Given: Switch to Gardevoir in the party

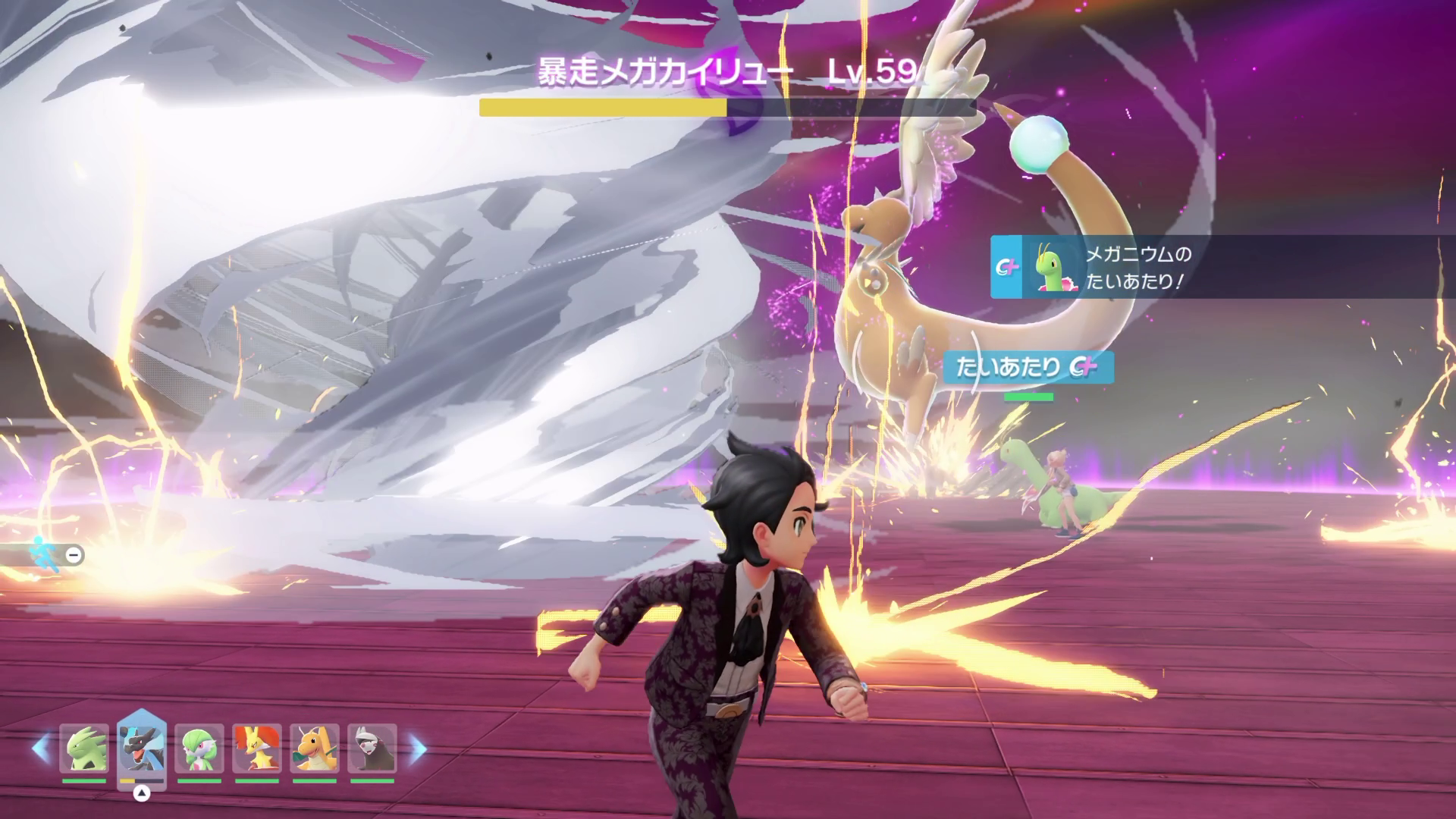Looking at the screenshot, I should pos(199,748).
